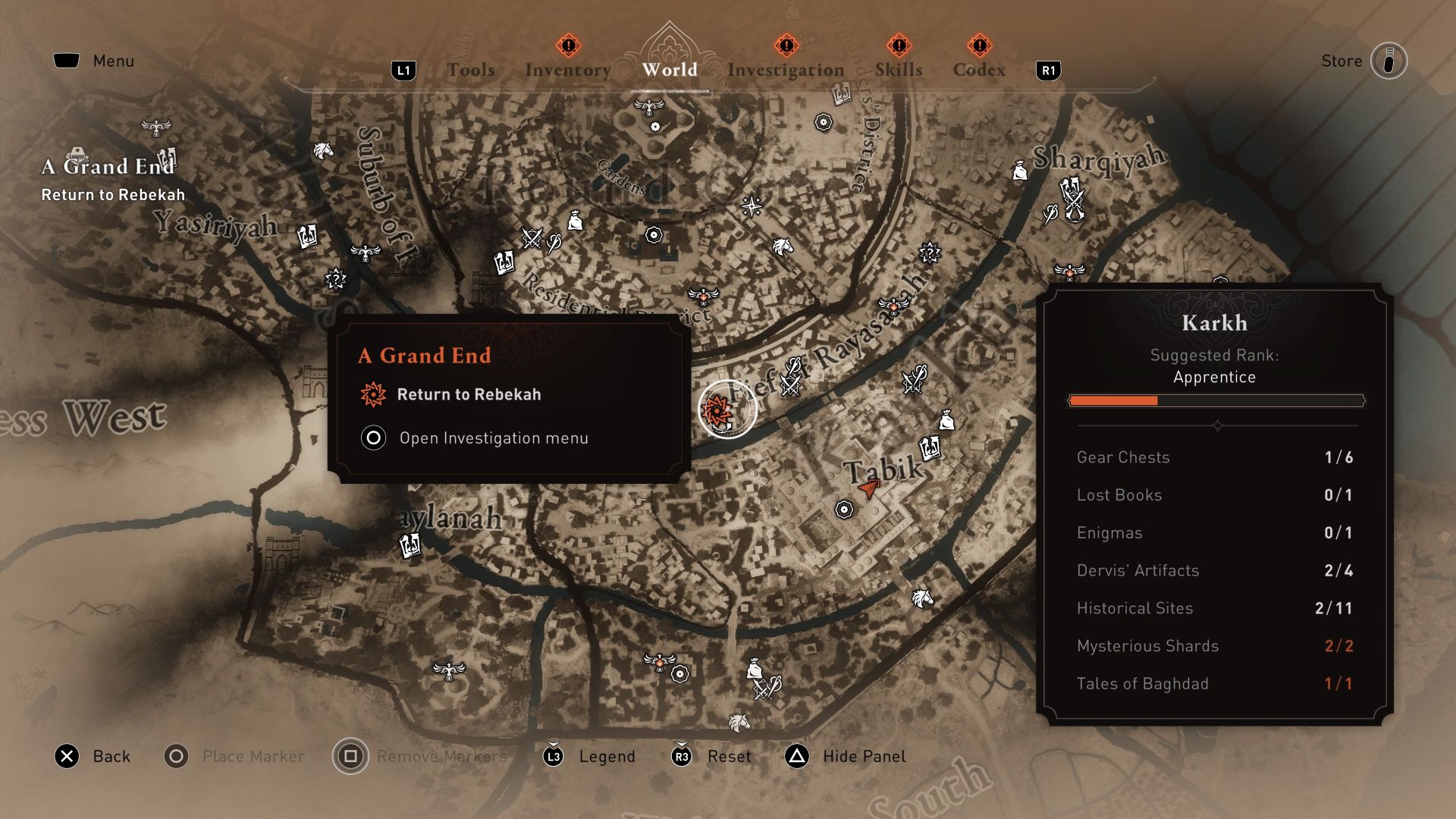The image size is (1456, 819).
Task: Open the Store via the top-right icon
Action: click(1390, 61)
